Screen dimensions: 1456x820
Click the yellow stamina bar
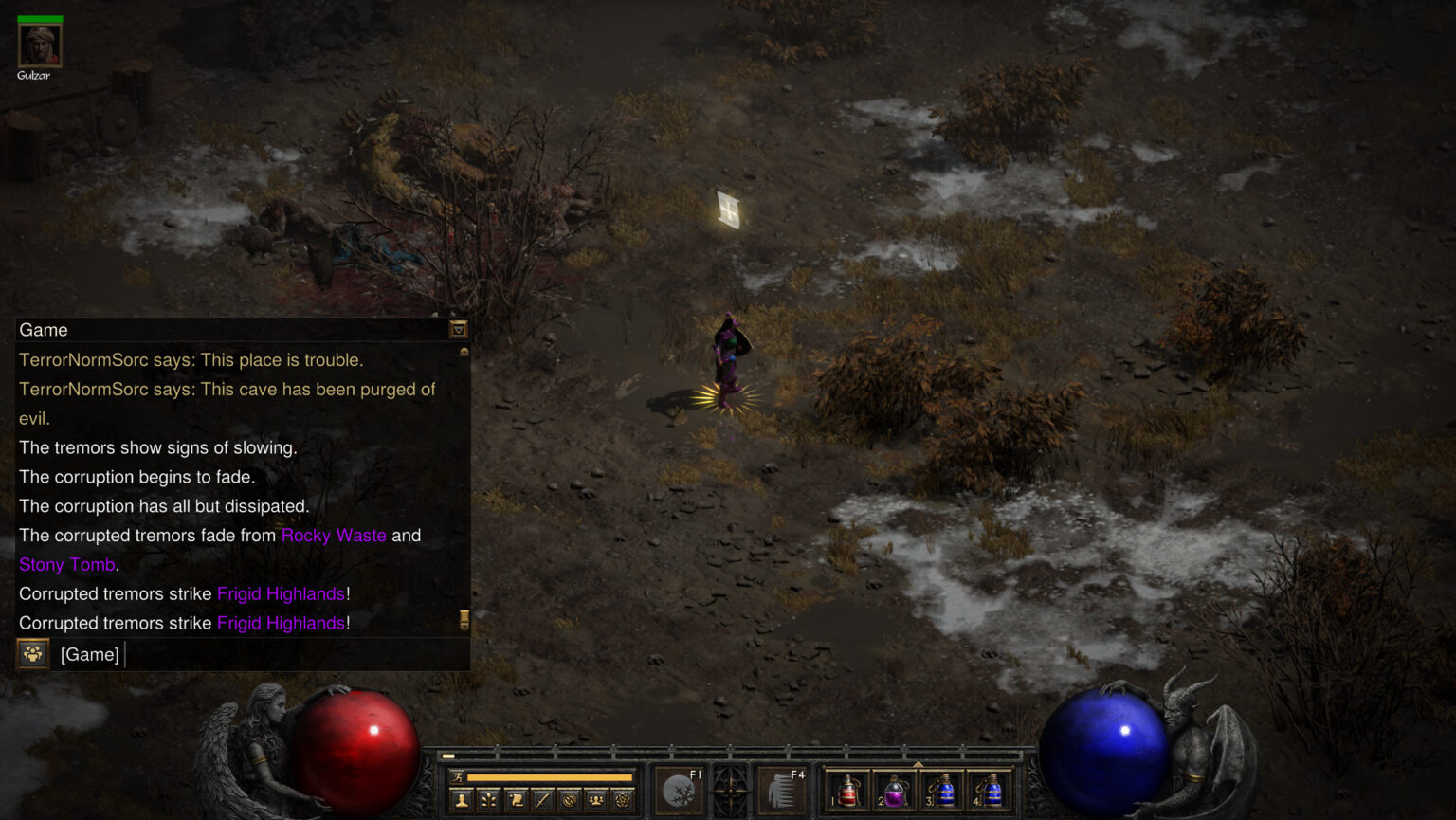[x=550, y=777]
